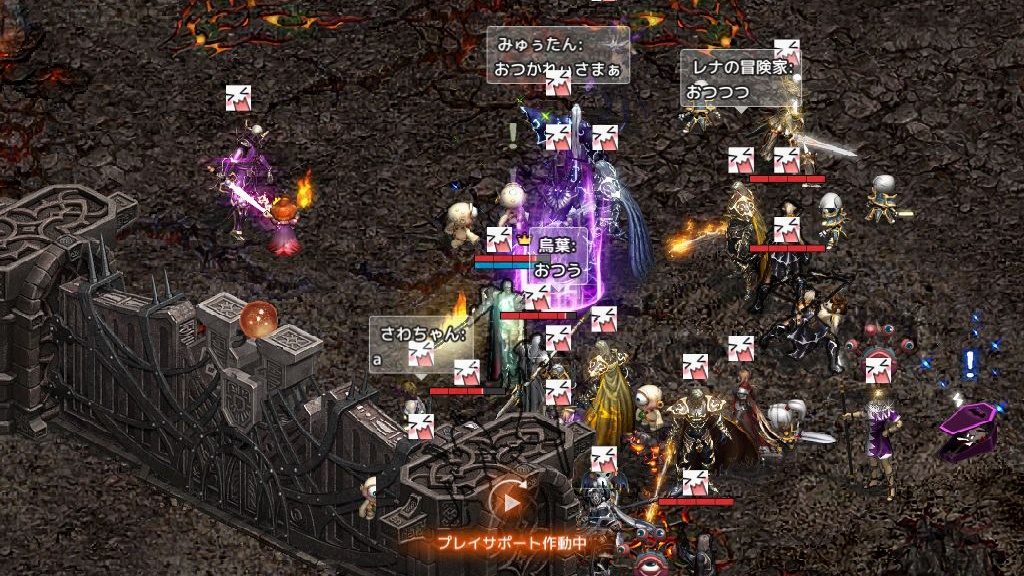Toggle the play support auto-play icon
Image resolution: width=1024 pixels, height=576 pixels.
pyautogui.click(x=510, y=502)
